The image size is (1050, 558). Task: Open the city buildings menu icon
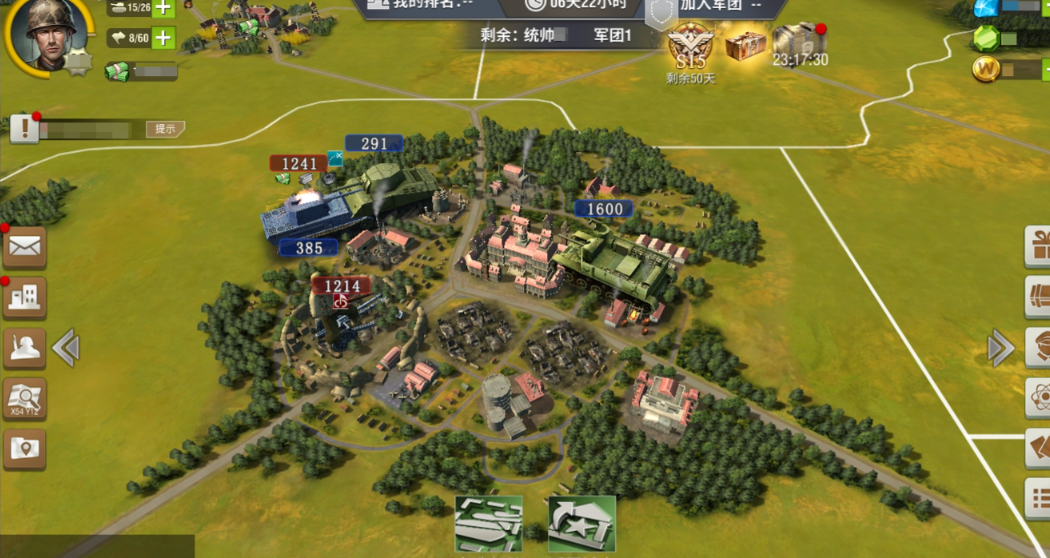click(24, 297)
